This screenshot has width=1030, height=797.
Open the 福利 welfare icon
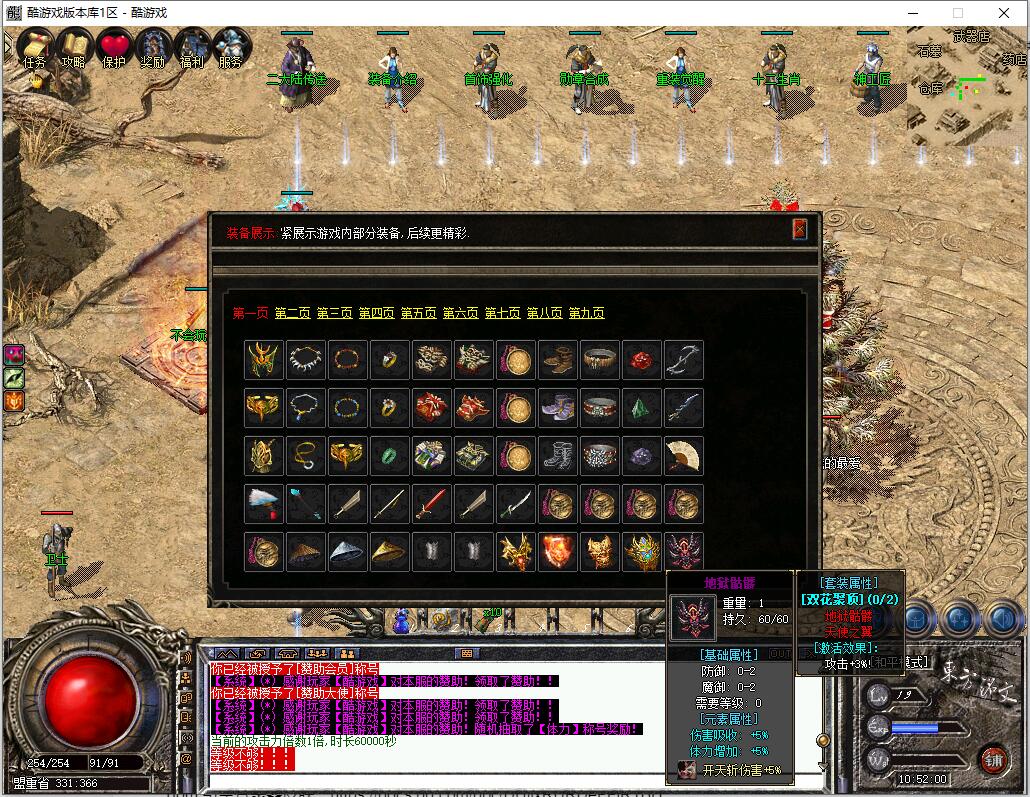point(192,46)
